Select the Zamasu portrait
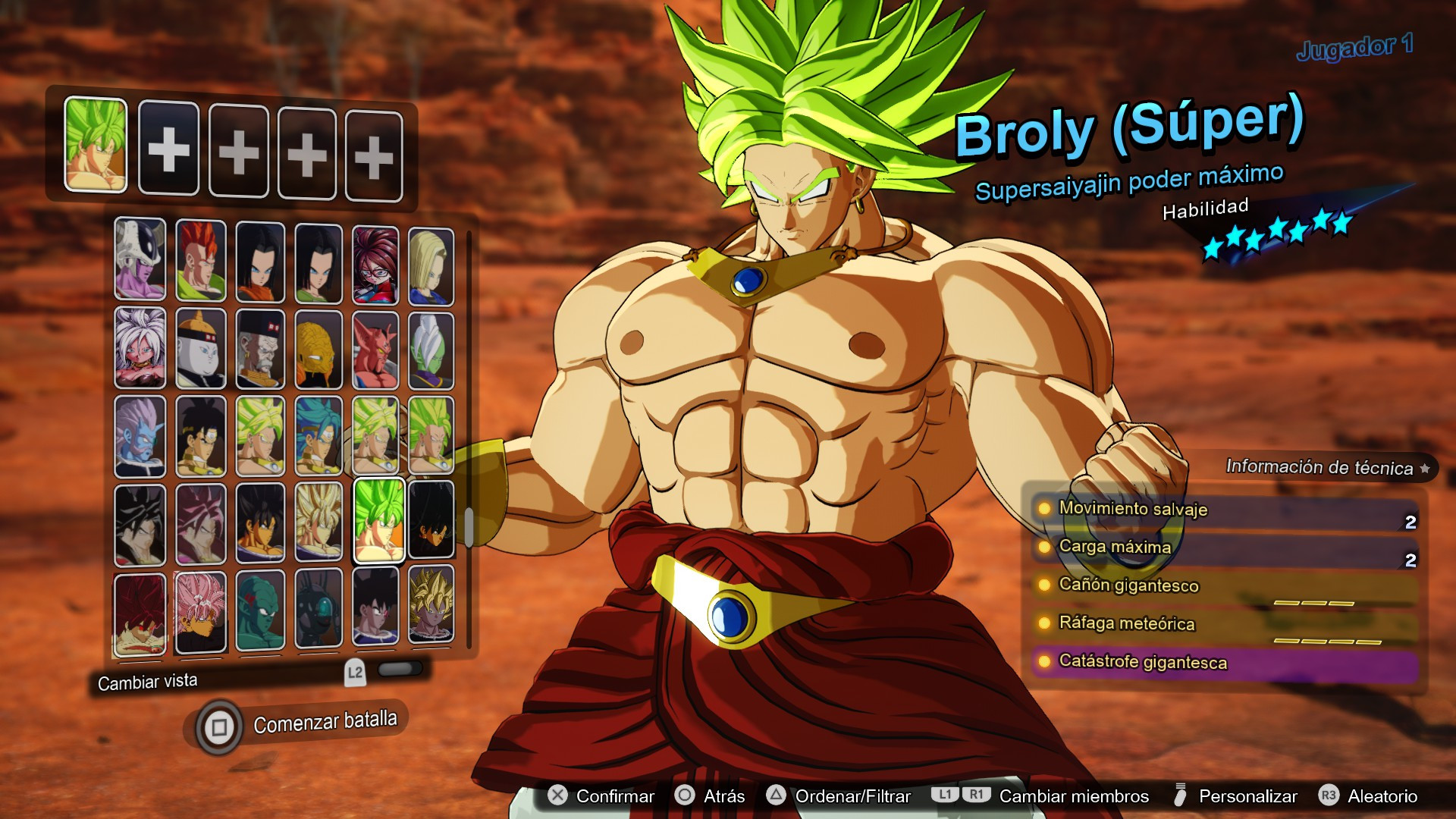Screen dimensions: 1456x819 [431, 350]
